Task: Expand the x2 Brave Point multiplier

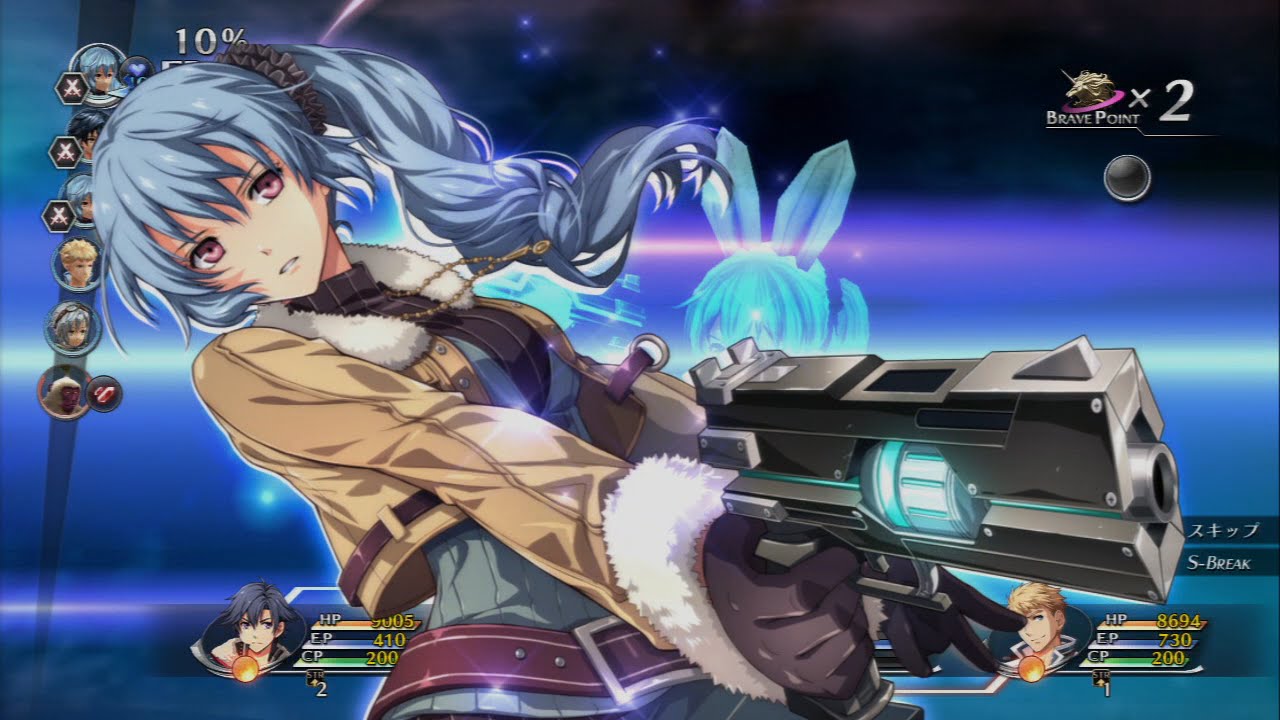Action: (1174, 98)
